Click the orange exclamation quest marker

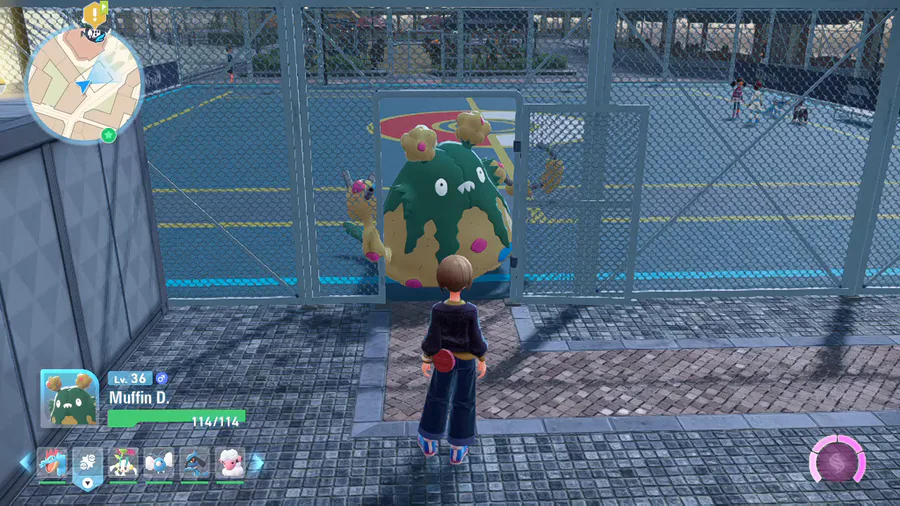click(x=96, y=13)
